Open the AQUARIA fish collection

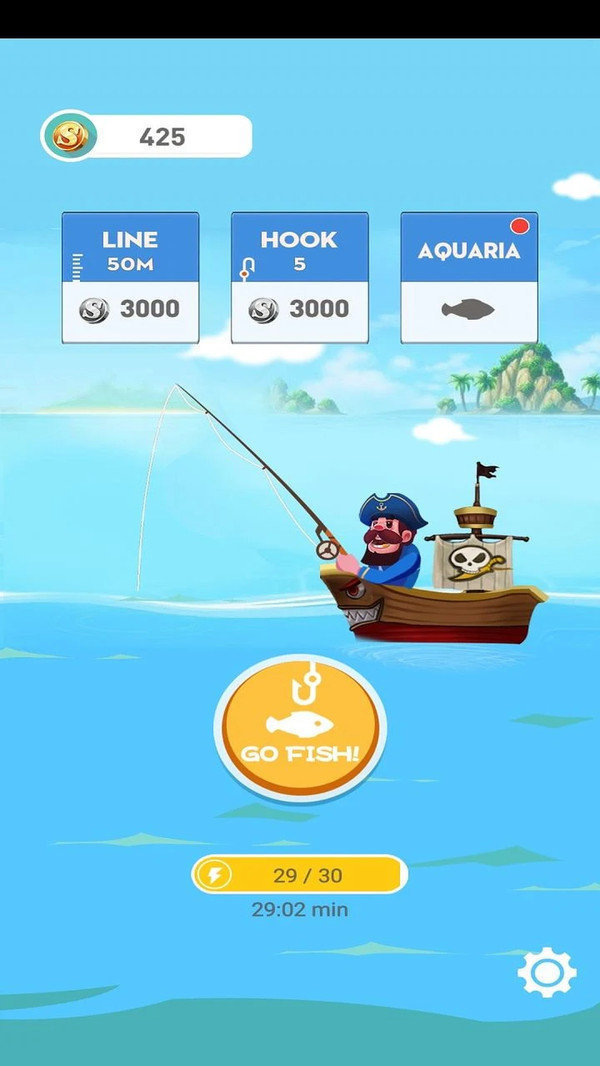click(469, 278)
